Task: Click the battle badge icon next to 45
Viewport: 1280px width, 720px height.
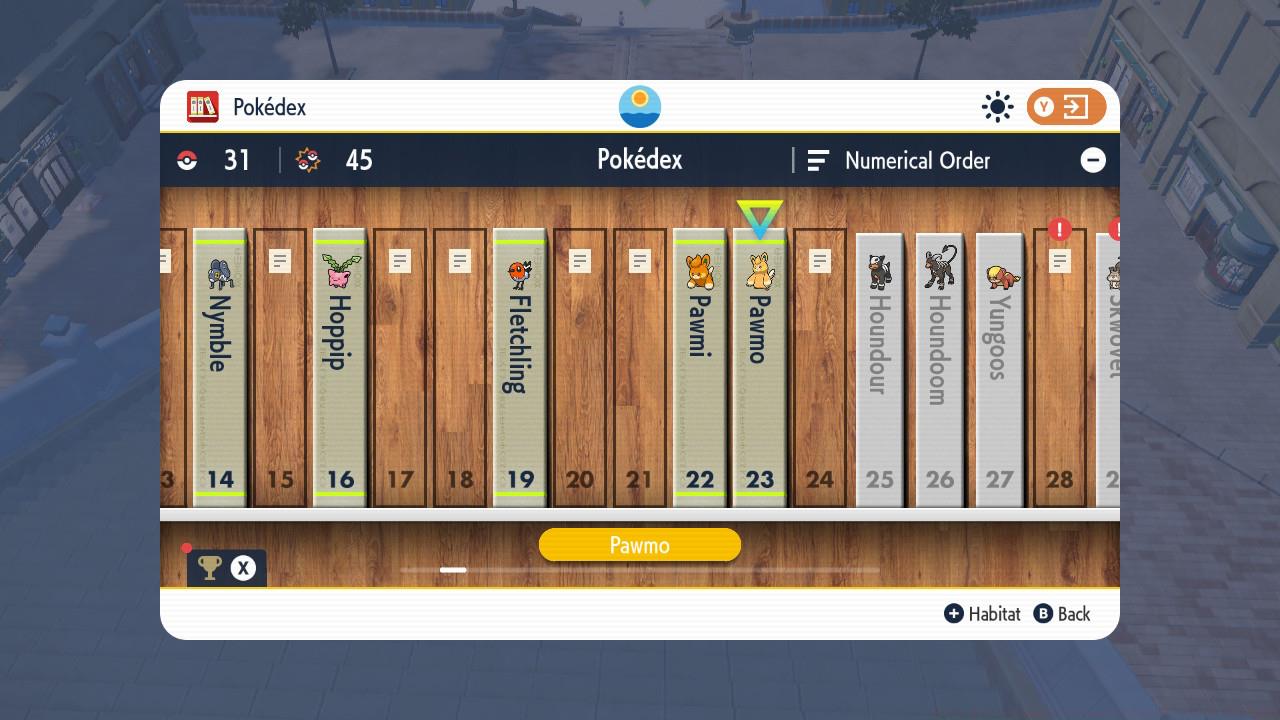Action: click(306, 160)
